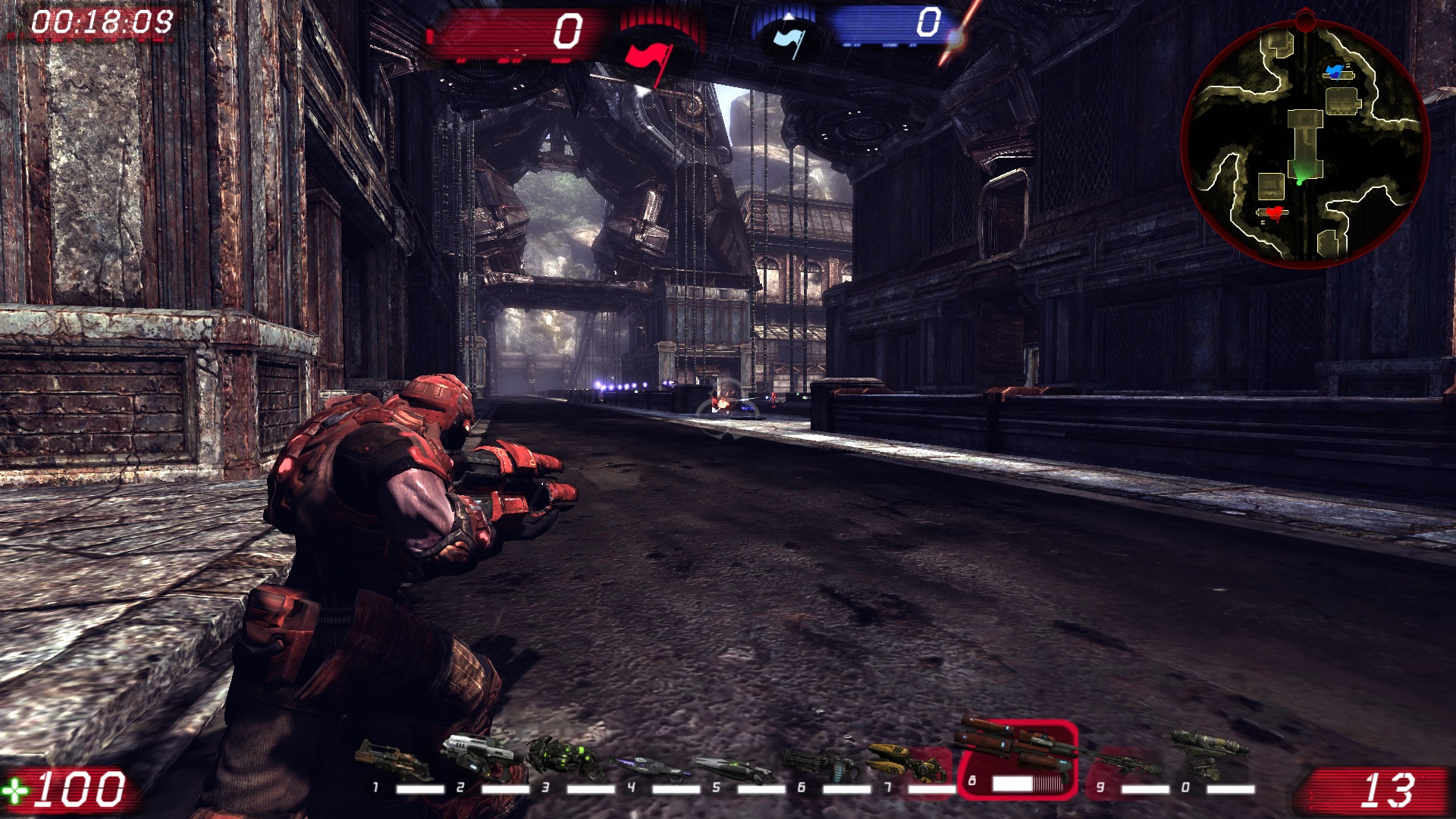Click the blue flag marker on the minimap
The height and width of the screenshot is (819, 1456).
pyautogui.click(x=1332, y=71)
